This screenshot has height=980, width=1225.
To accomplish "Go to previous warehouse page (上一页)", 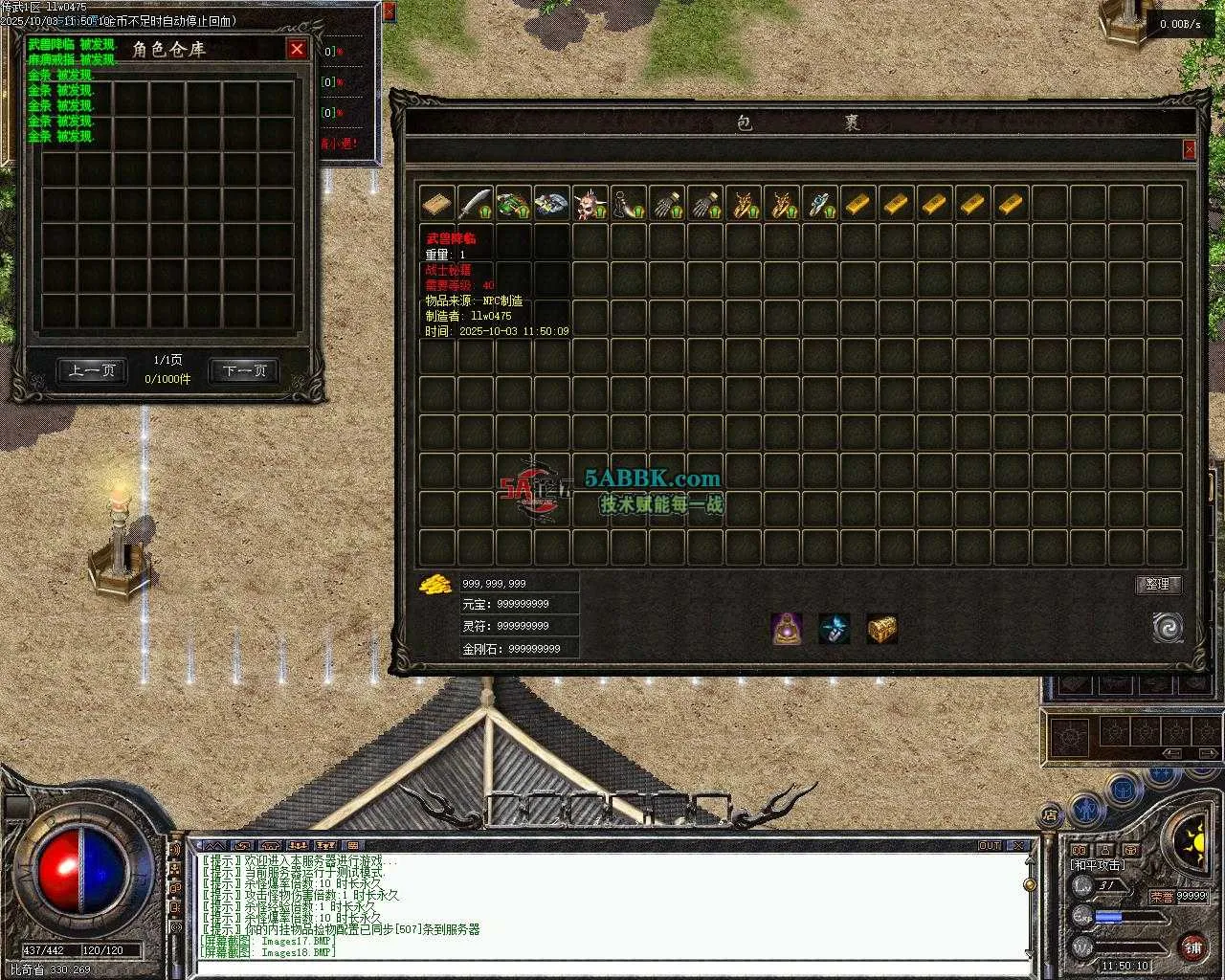I will pyautogui.click(x=92, y=370).
